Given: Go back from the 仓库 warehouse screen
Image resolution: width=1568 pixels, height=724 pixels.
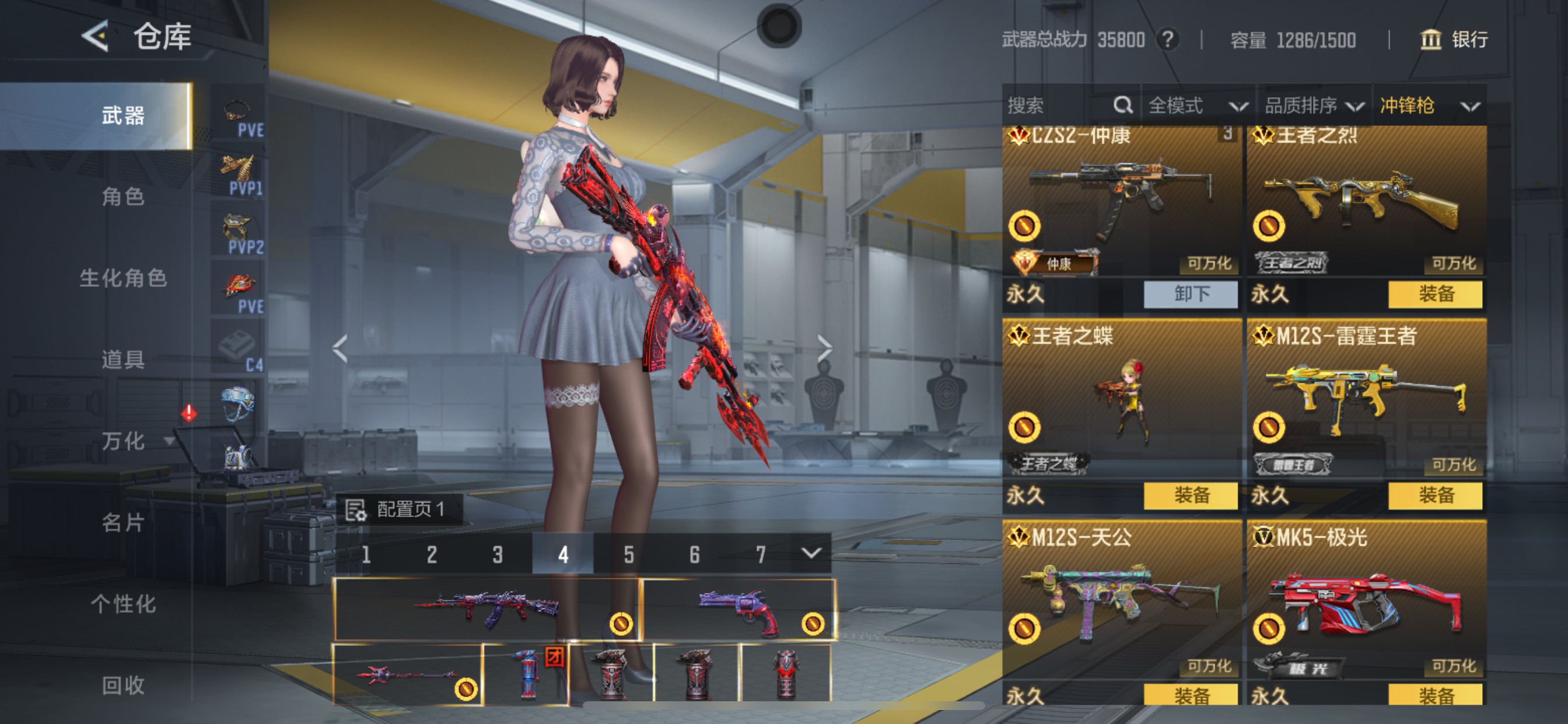Looking at the screenshot, I should (95, 37).
